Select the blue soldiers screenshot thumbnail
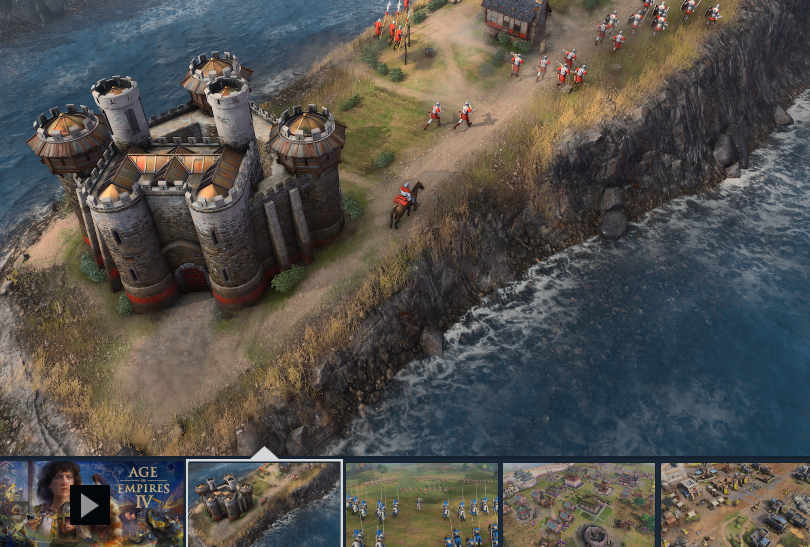 point(421,505)
